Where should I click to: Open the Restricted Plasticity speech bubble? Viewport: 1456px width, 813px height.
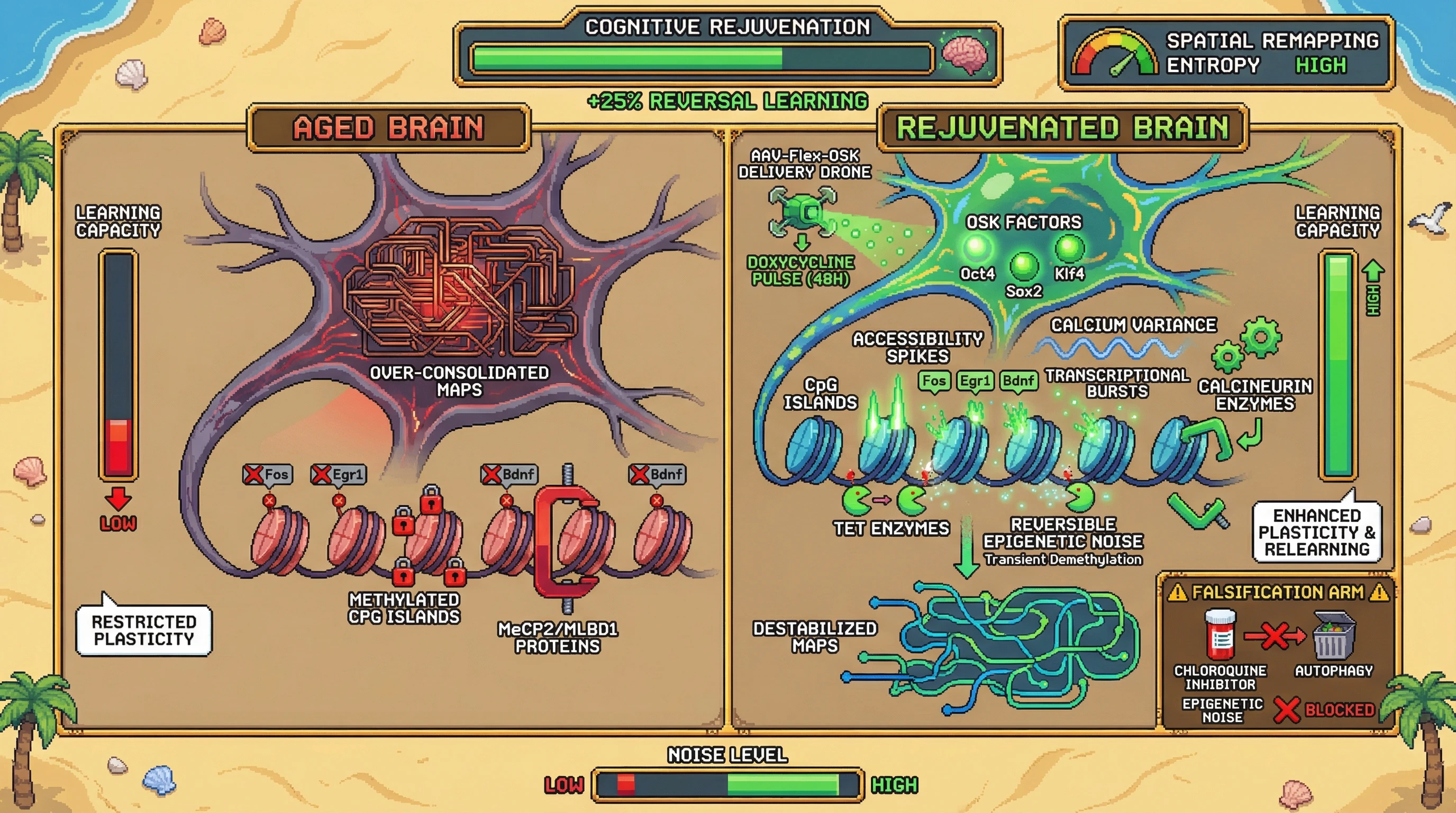pyautogui.click(x=143, y=630)
